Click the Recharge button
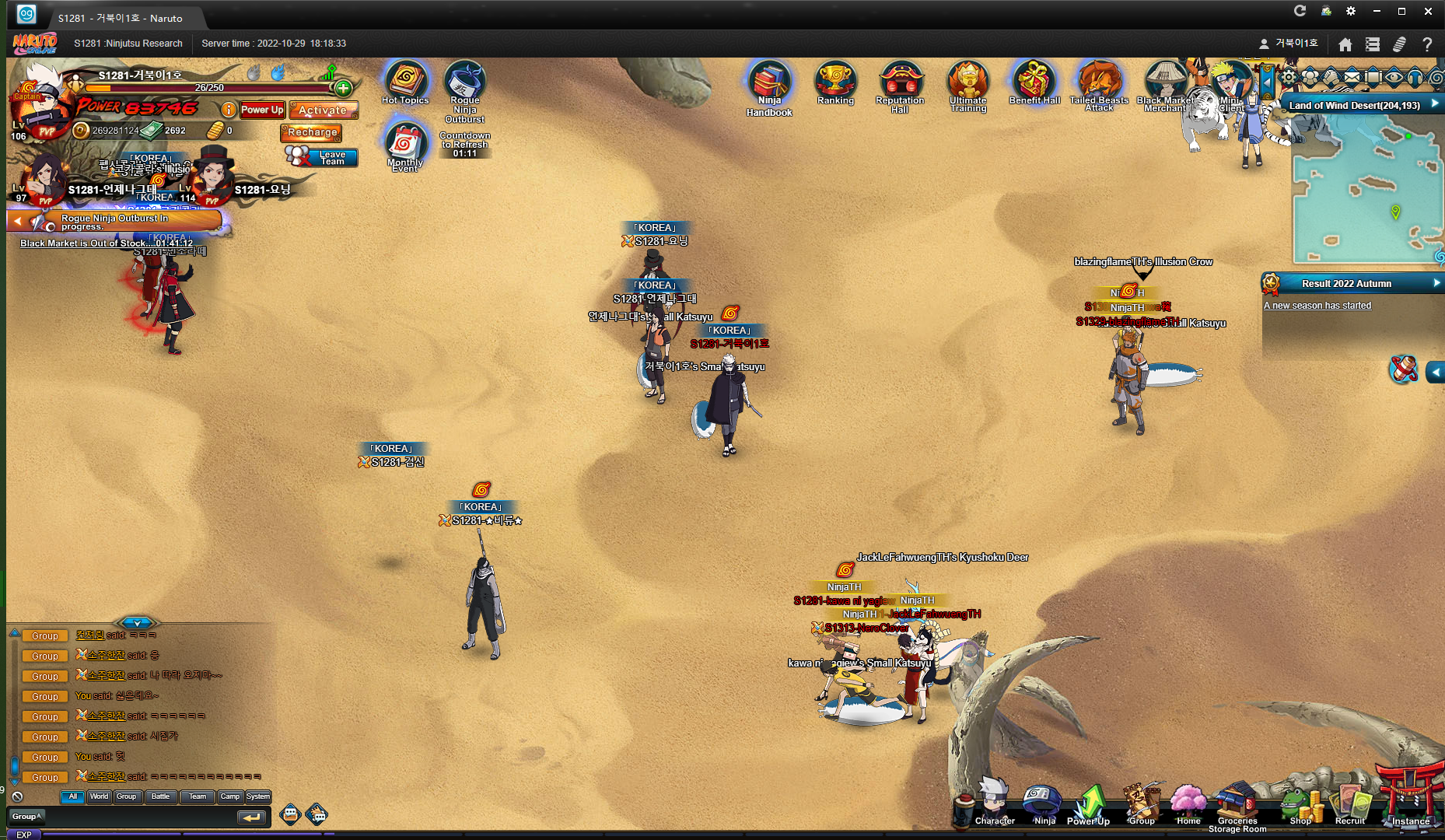Screen dimensions: 1445x840 (312, 132)
